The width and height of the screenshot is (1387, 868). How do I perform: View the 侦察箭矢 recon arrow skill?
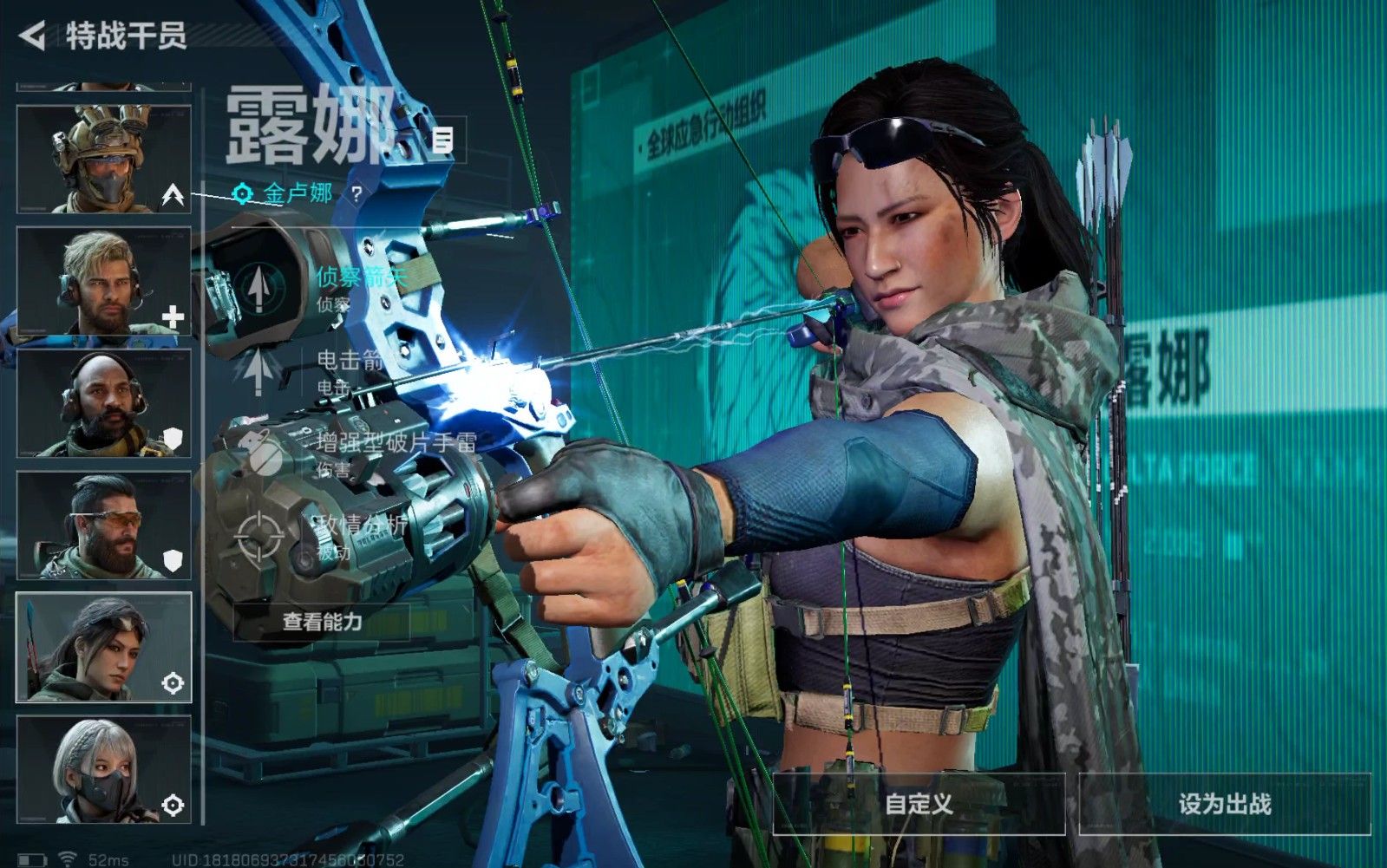click(258, 287)
